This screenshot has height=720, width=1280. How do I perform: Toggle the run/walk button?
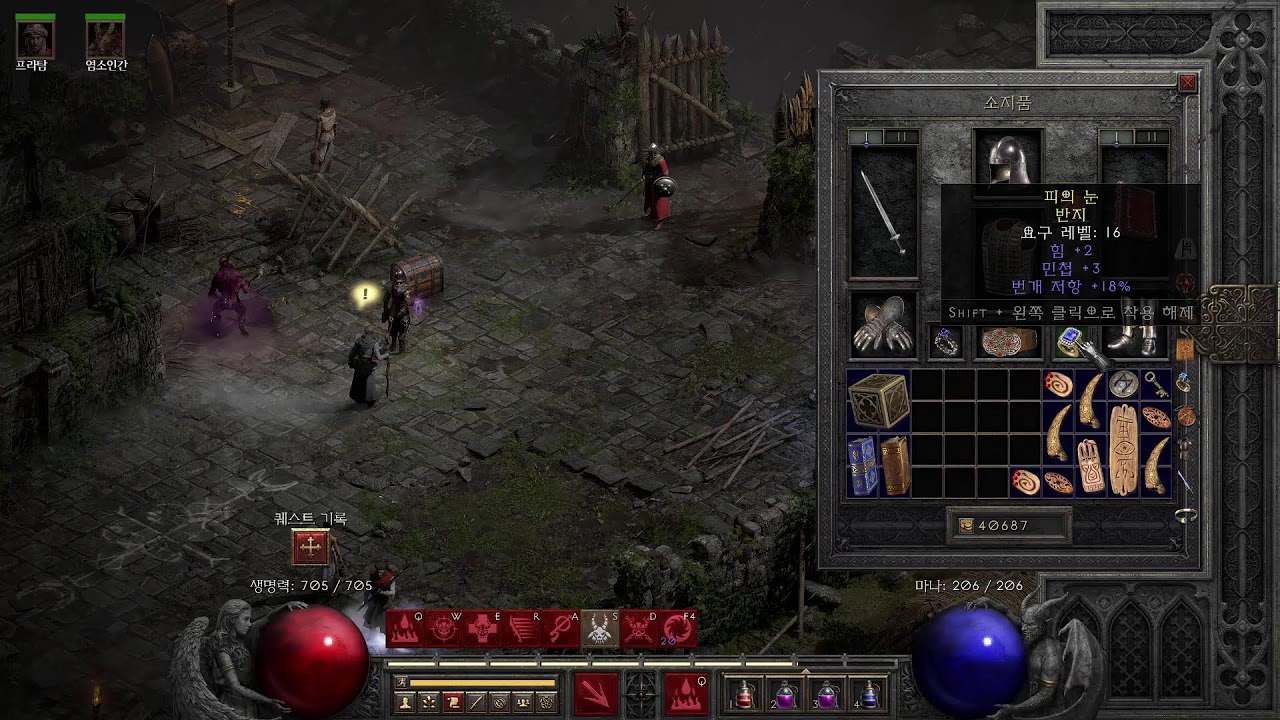point(403,682)
